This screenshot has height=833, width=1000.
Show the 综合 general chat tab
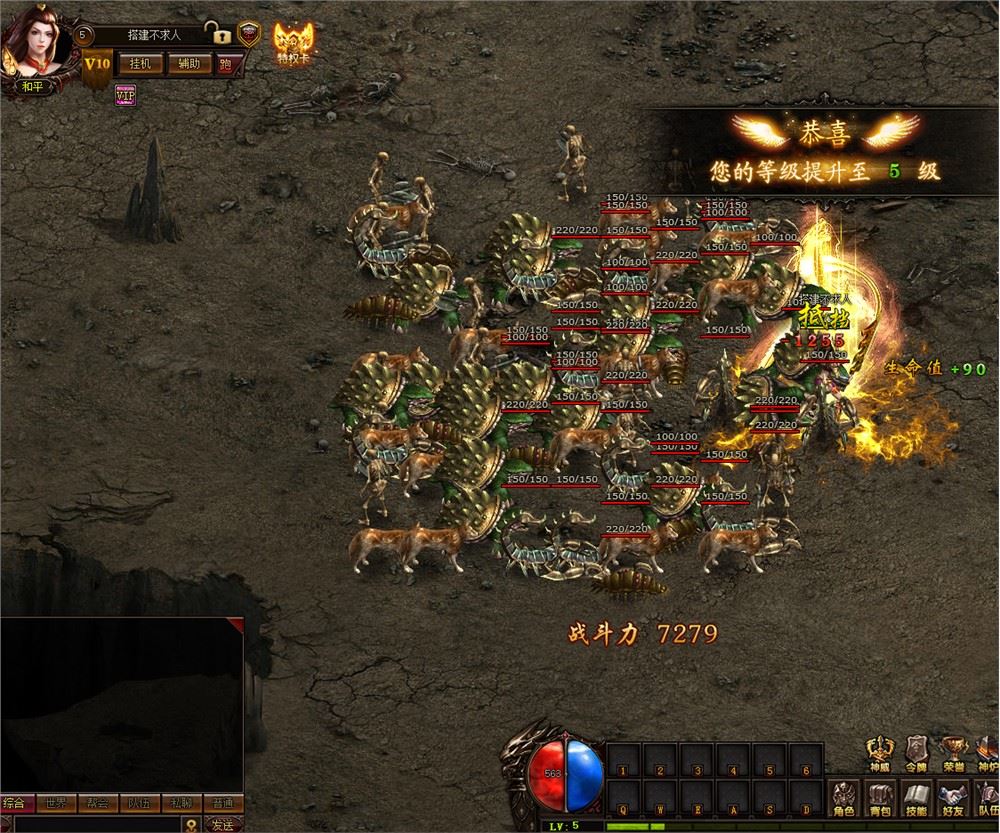pos(15,803)
